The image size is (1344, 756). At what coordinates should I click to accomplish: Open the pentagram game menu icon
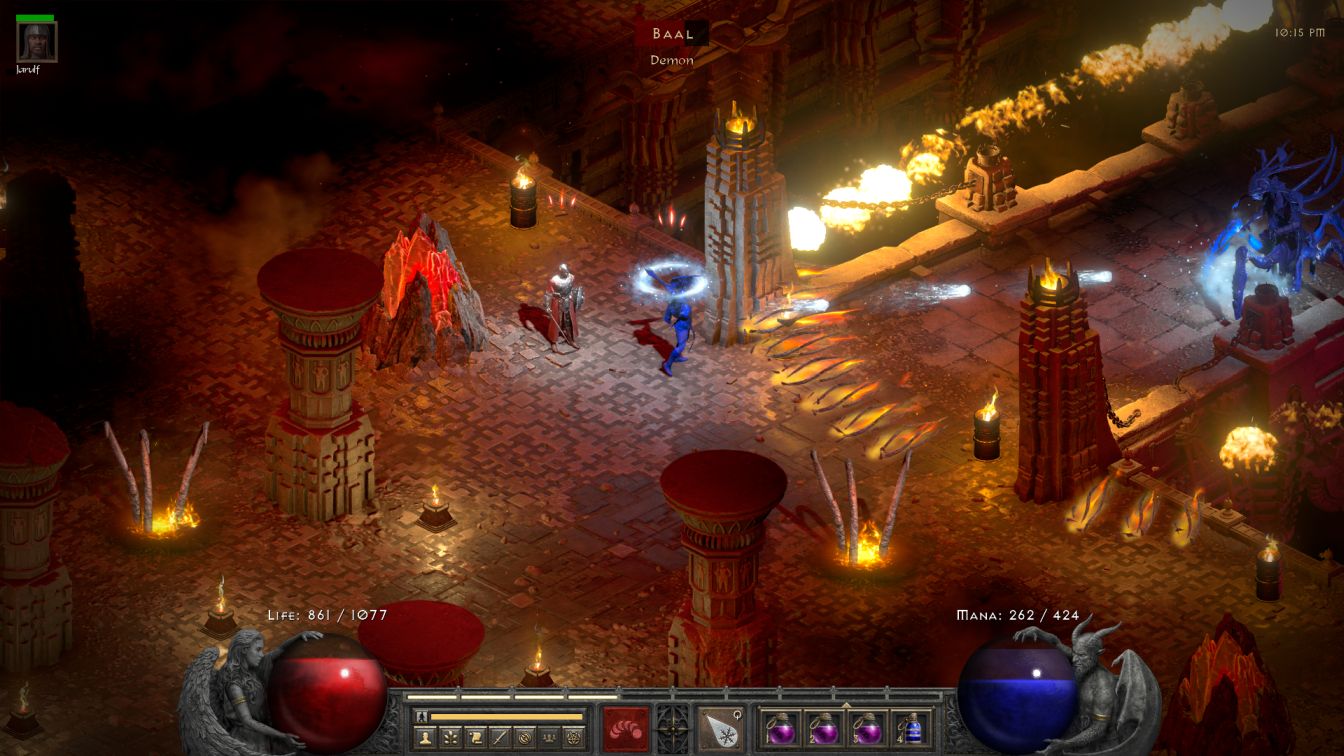coord(575,738)
